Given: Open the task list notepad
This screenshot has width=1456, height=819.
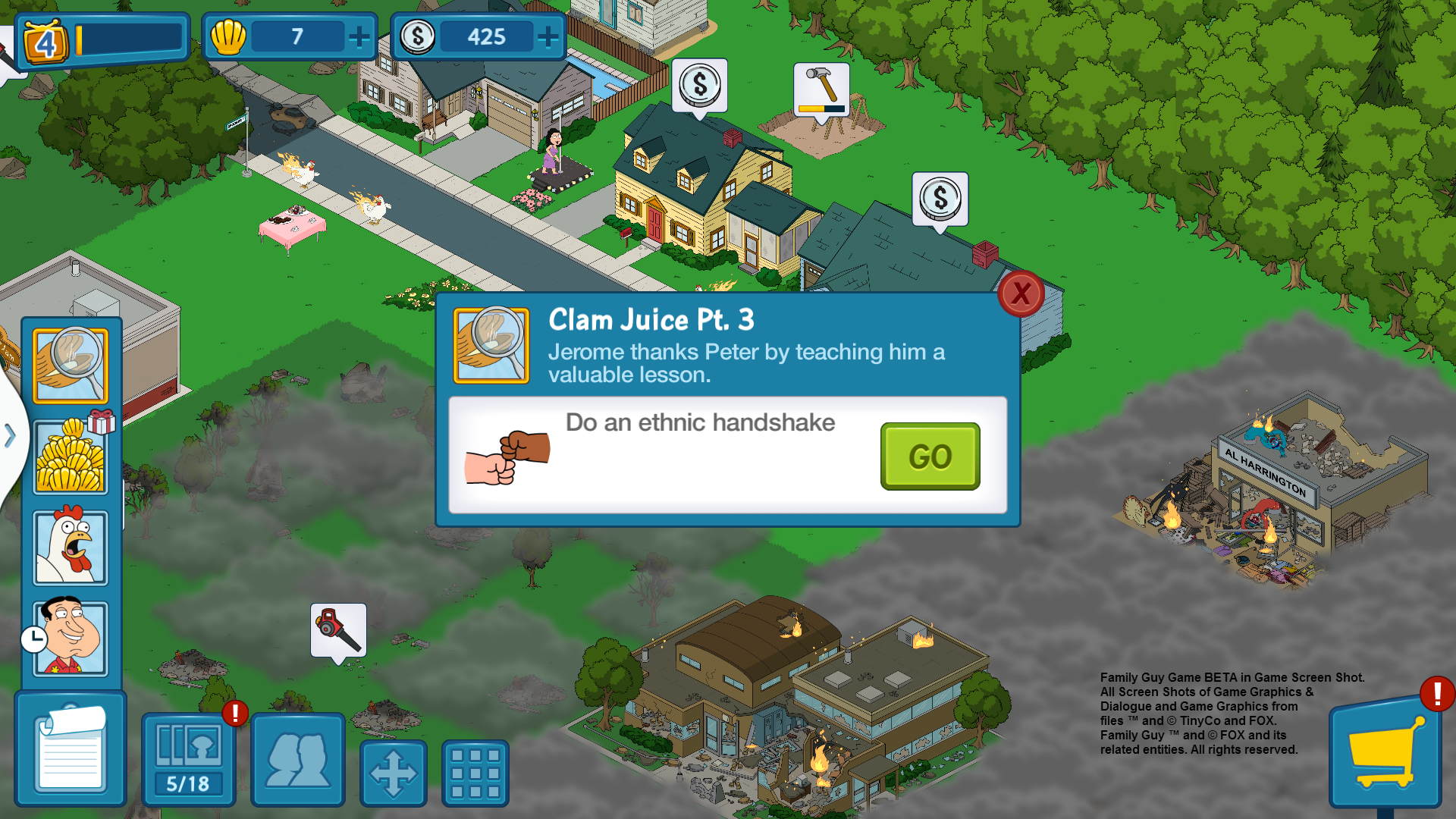Looking at the screenshot, I should click(x=71, y=749).
